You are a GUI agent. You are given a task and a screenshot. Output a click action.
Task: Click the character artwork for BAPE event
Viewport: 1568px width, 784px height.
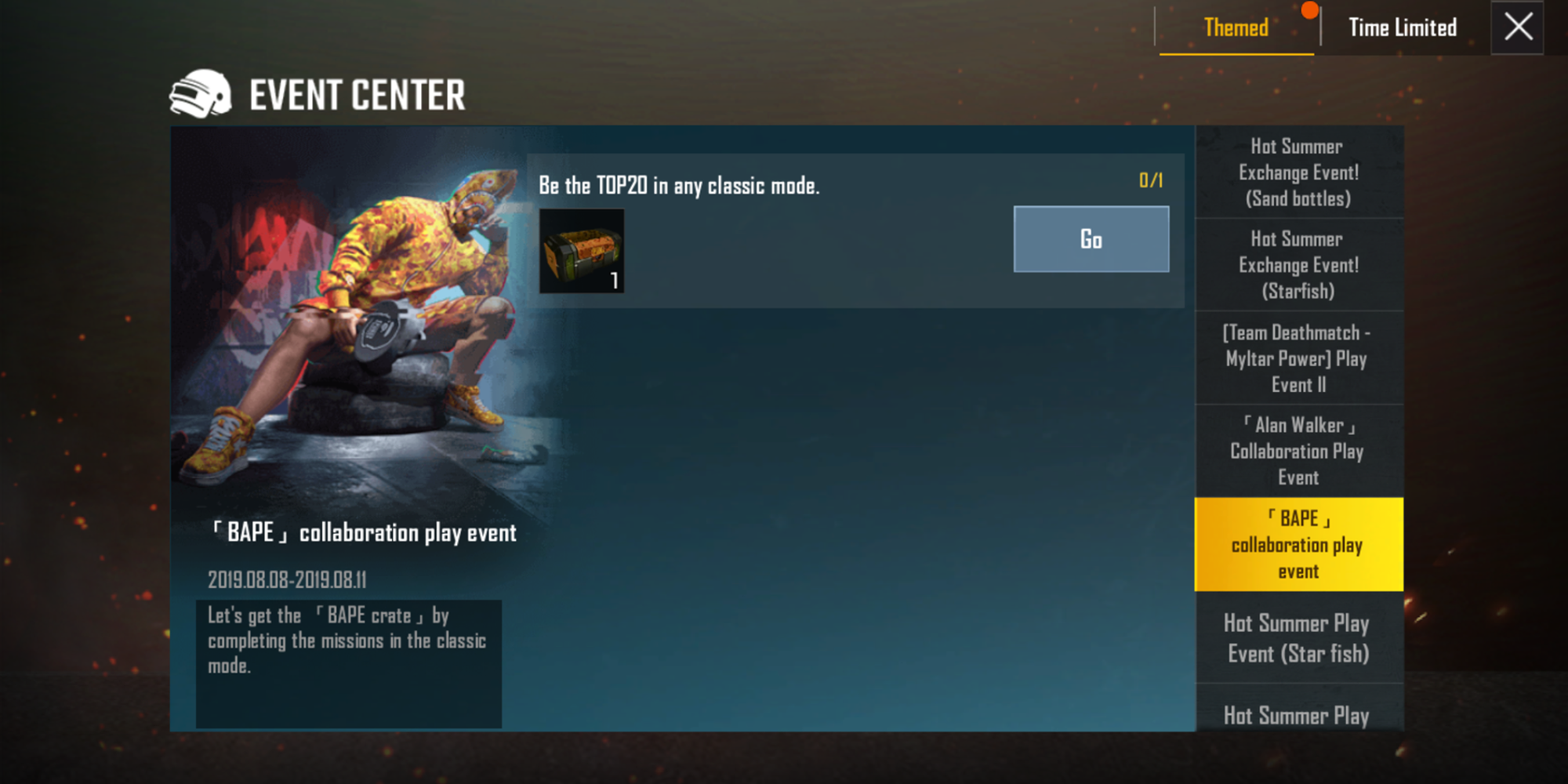(353, 314)
